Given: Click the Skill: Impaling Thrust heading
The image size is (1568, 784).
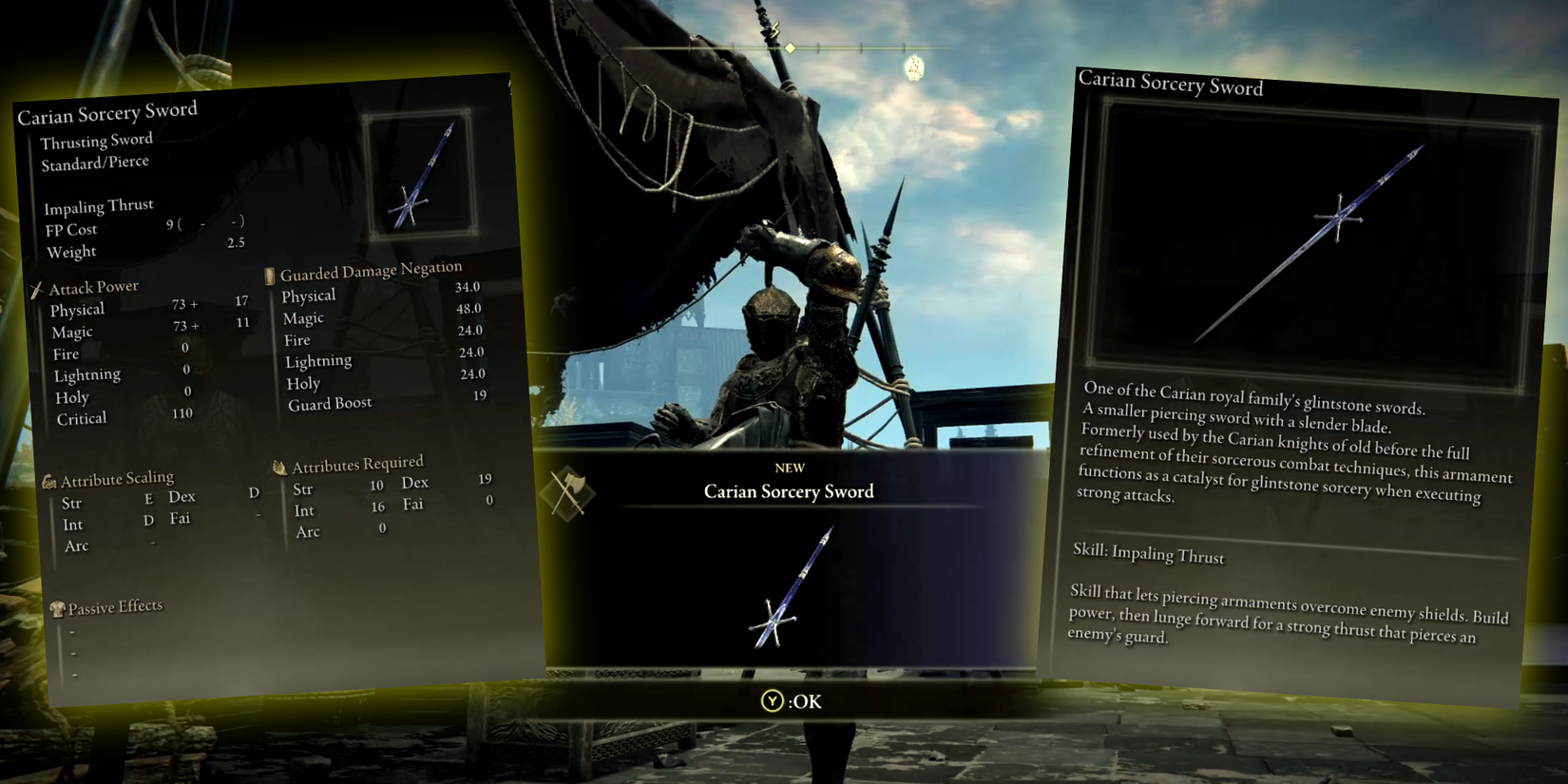Looking at the screenshot, I should [1150, 556].
